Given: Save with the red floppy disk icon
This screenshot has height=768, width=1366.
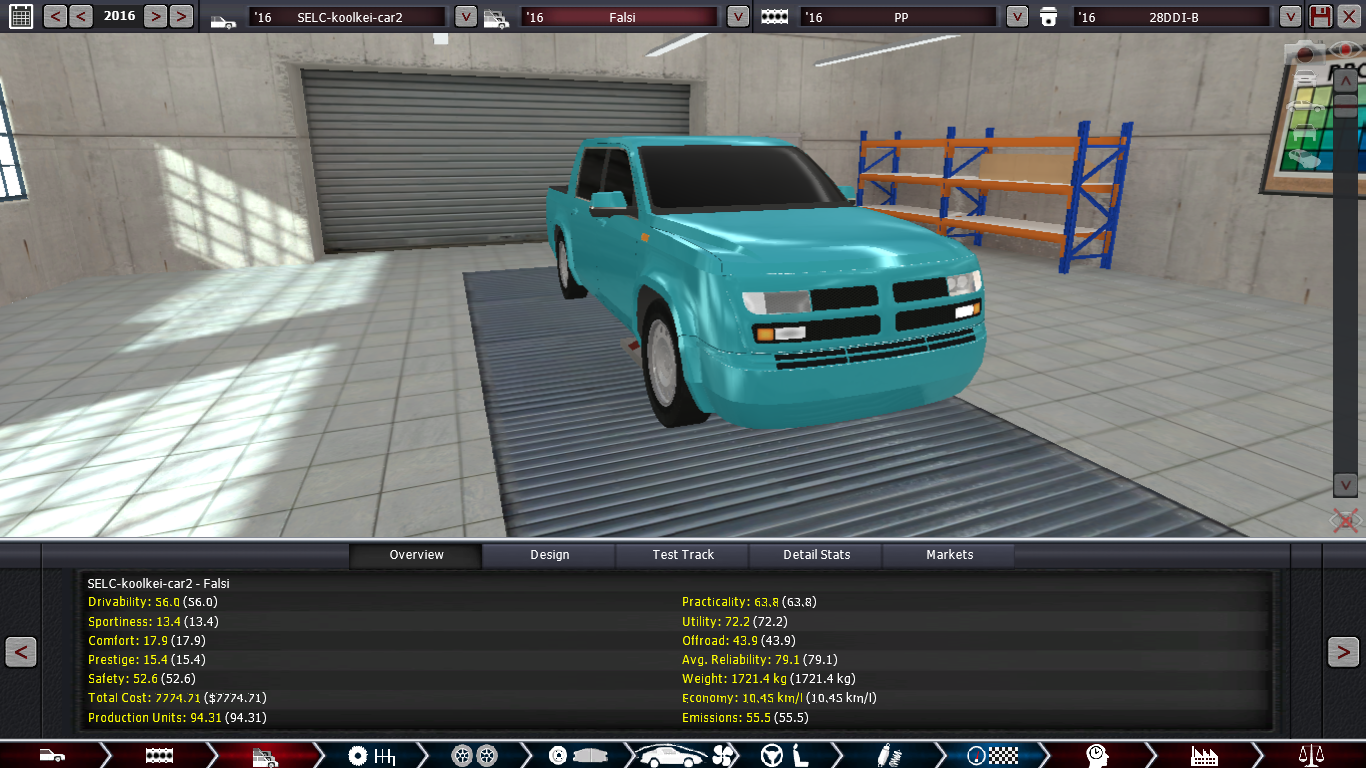Looking at the screenshot, I should (1321, 16).
